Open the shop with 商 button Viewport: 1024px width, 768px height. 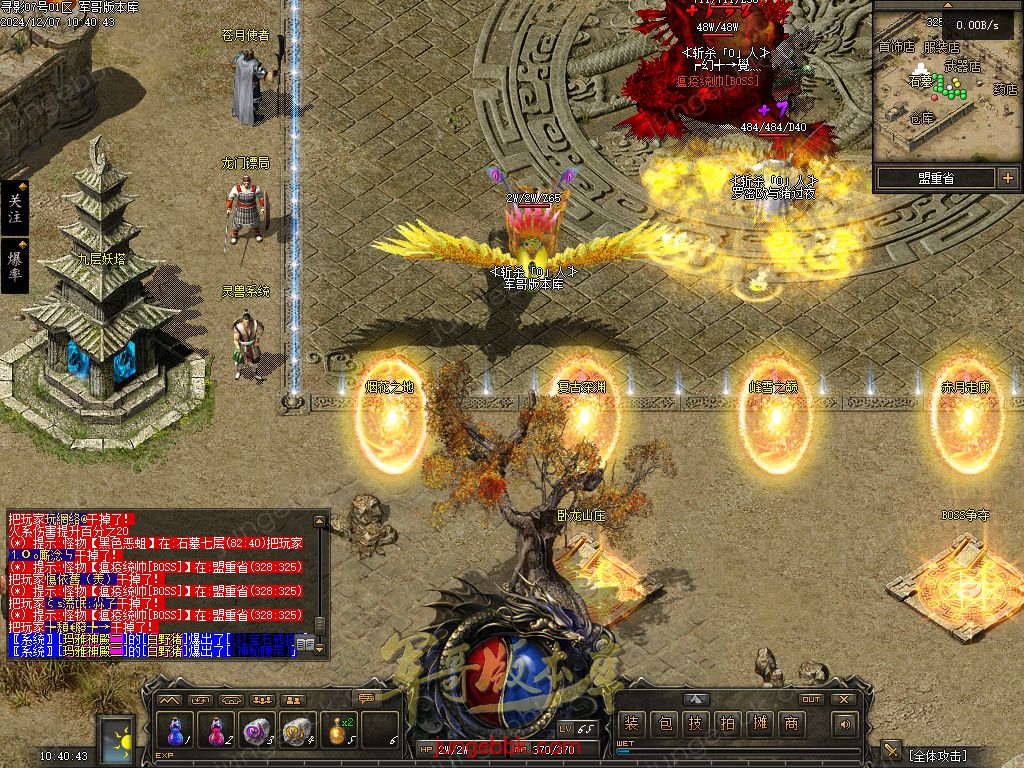[791, 723]
